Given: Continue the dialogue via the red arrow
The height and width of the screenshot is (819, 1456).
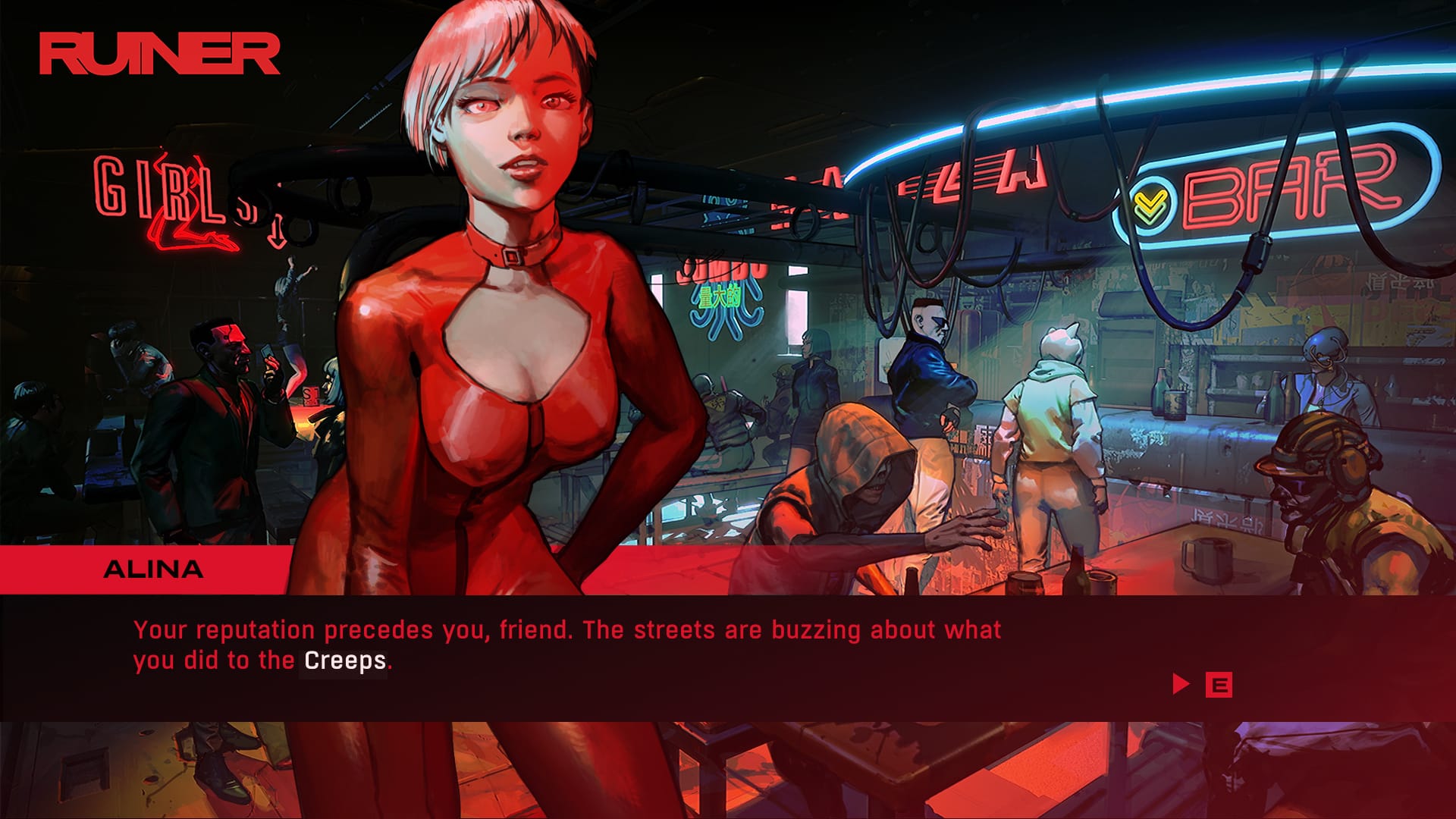Looking at the screenshot, I should [1180, 684].
